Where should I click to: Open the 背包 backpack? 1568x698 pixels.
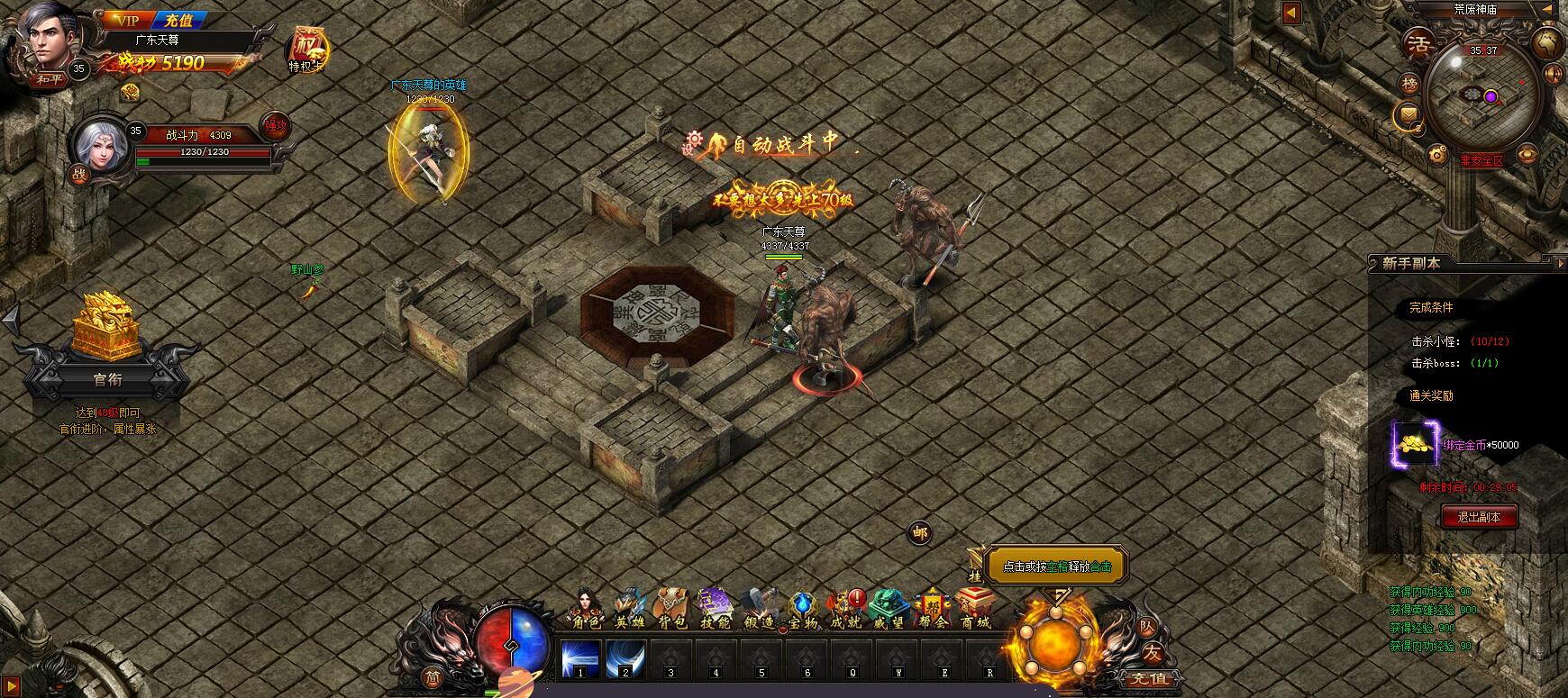point(671,610)
